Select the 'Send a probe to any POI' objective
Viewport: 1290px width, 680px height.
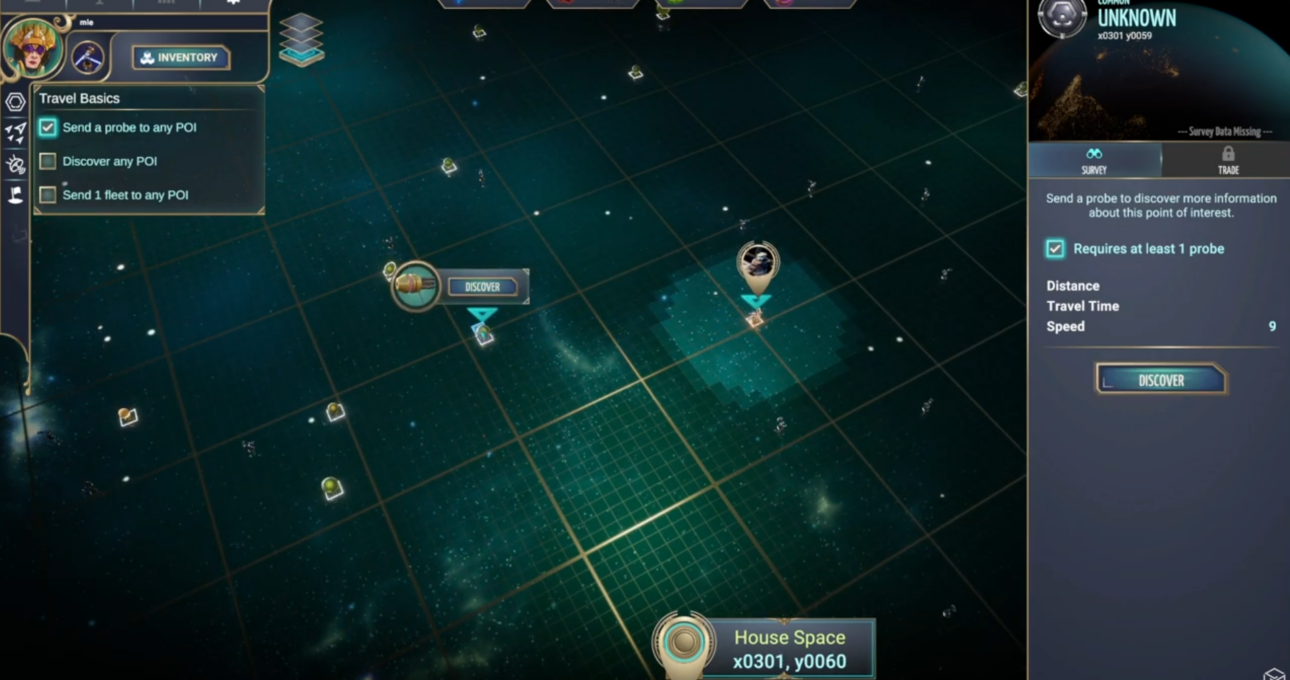pos(129,127)
